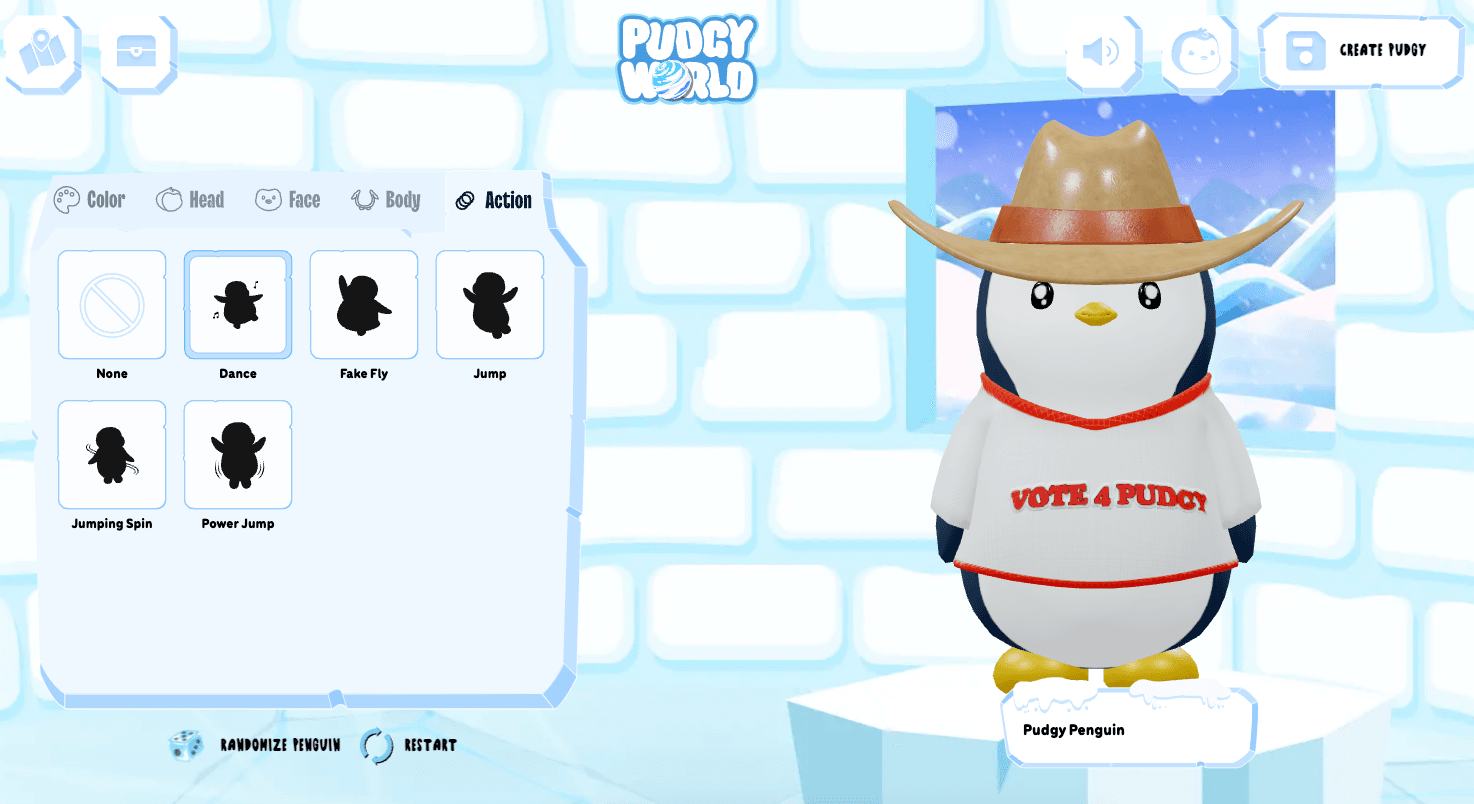Select the Fake Fly action icon
This screenshot has height=804, width=1474.
pyautogui.click(x=363, y=304)
